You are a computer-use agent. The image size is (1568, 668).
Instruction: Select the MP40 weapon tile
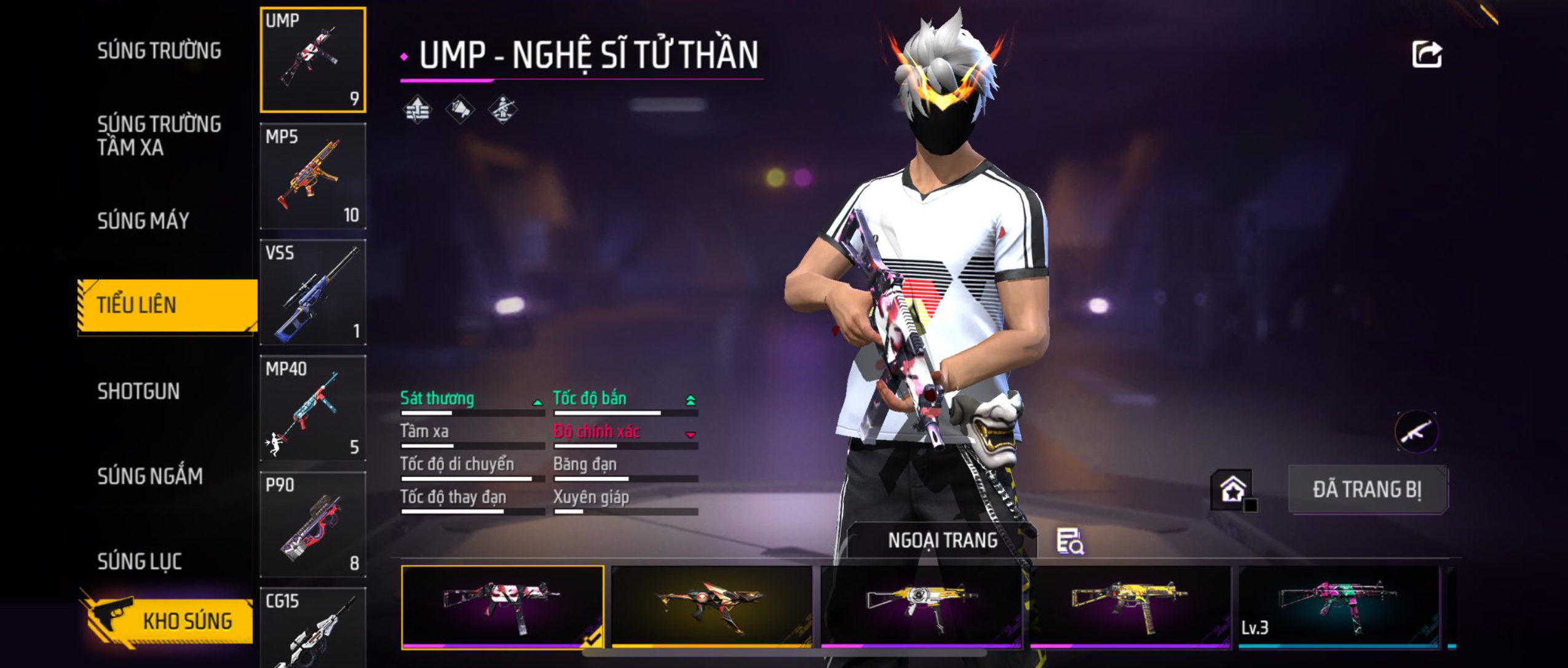(x=313, y=408)
